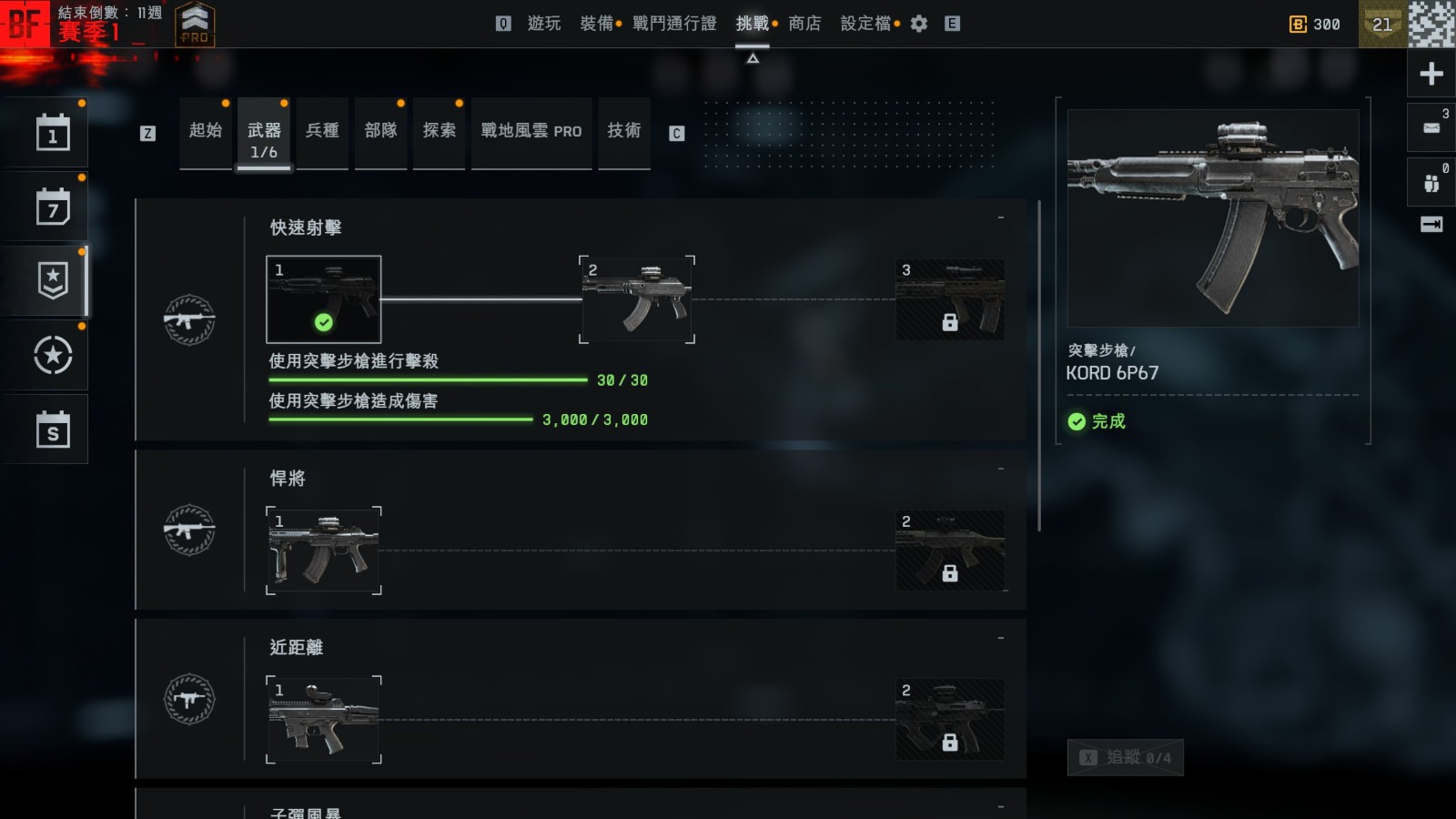Open the 設定檔 profile menu
The height and width of the screenshot is (819, 1456).
pos(865,24)
